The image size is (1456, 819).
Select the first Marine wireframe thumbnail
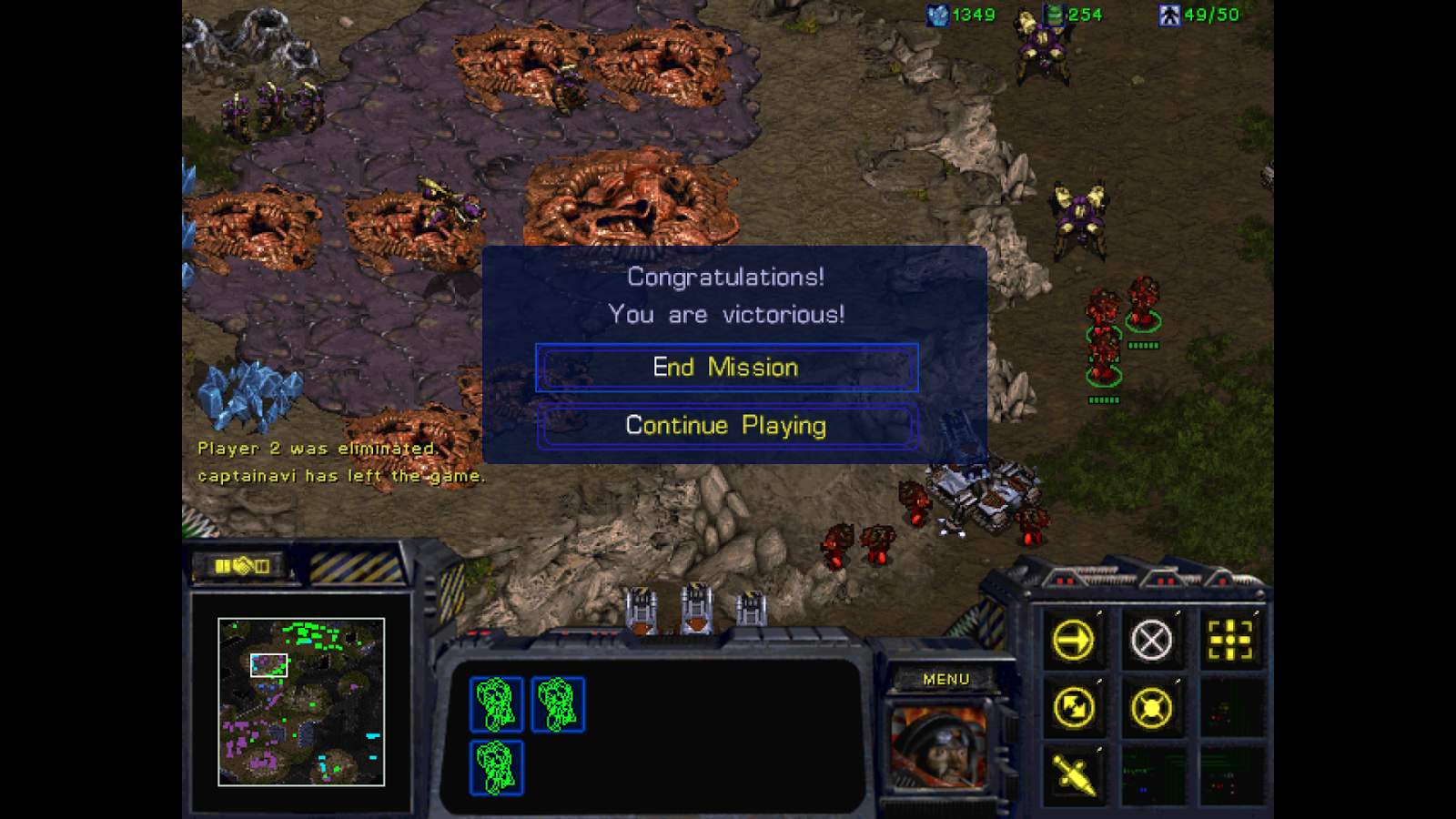point(496,703)
